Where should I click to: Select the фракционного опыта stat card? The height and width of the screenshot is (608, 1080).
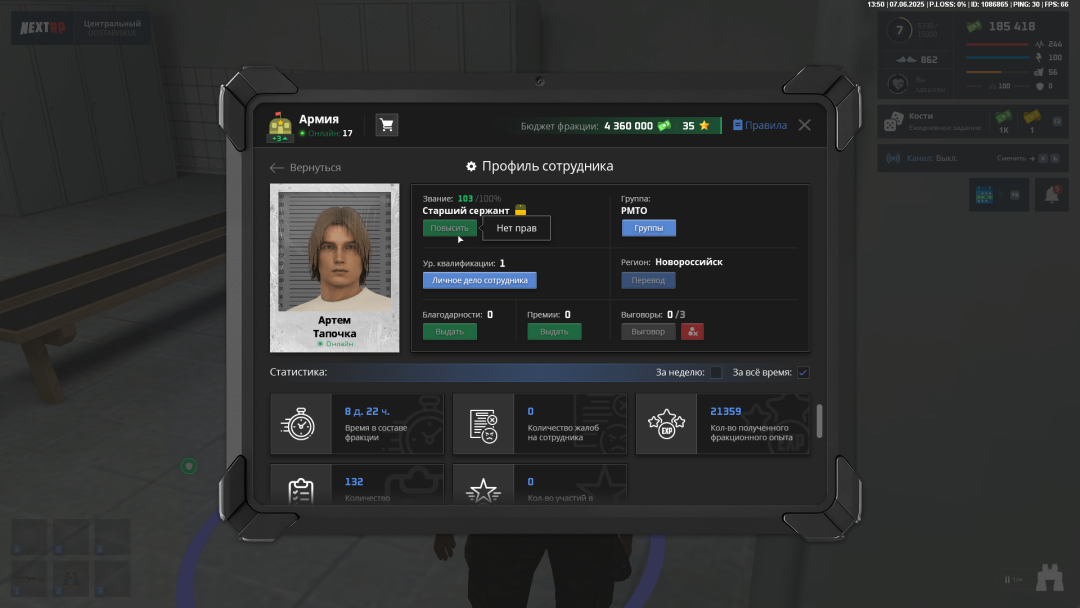point(722,424)
